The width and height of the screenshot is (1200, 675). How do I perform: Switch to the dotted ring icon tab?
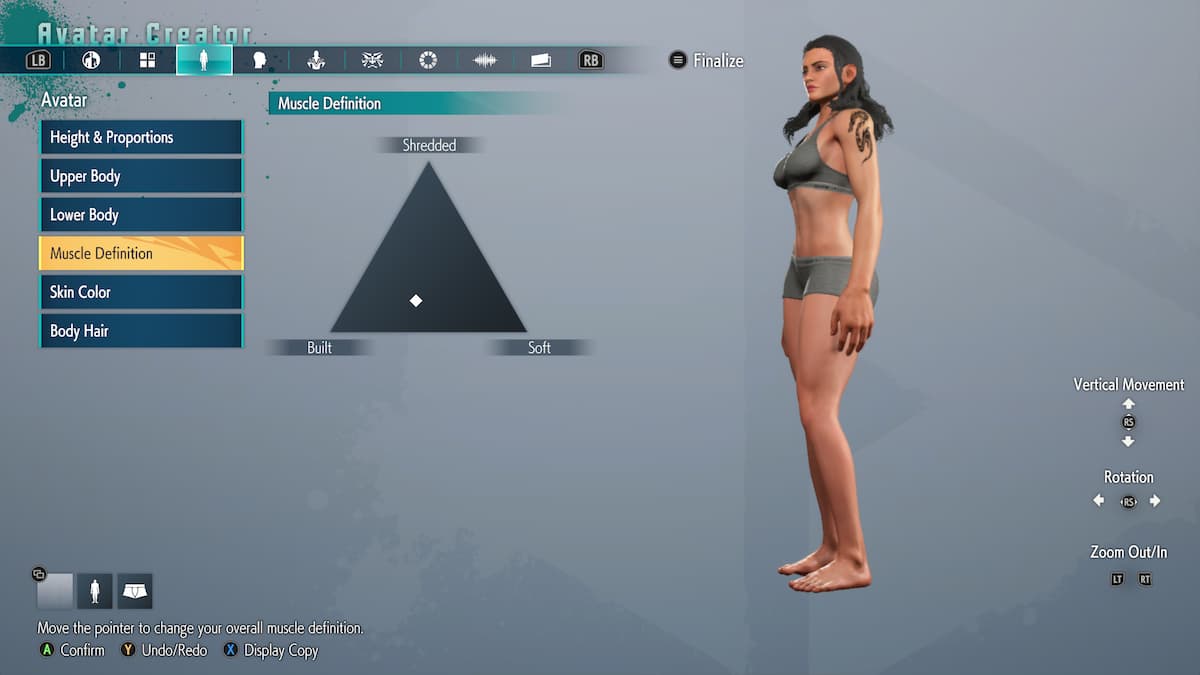coord(428,60)
